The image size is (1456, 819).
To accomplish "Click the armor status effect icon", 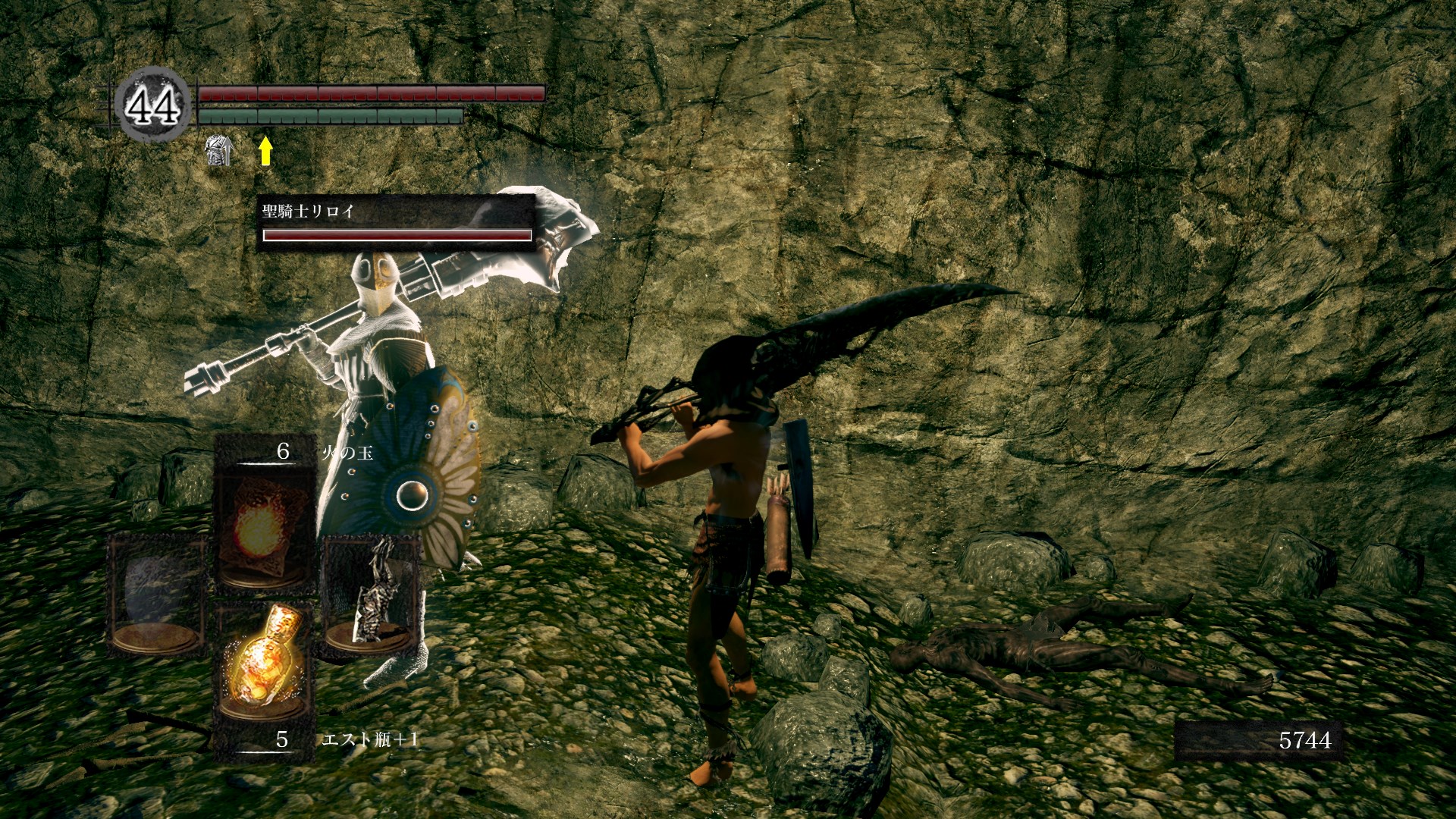I will [218, 150].
